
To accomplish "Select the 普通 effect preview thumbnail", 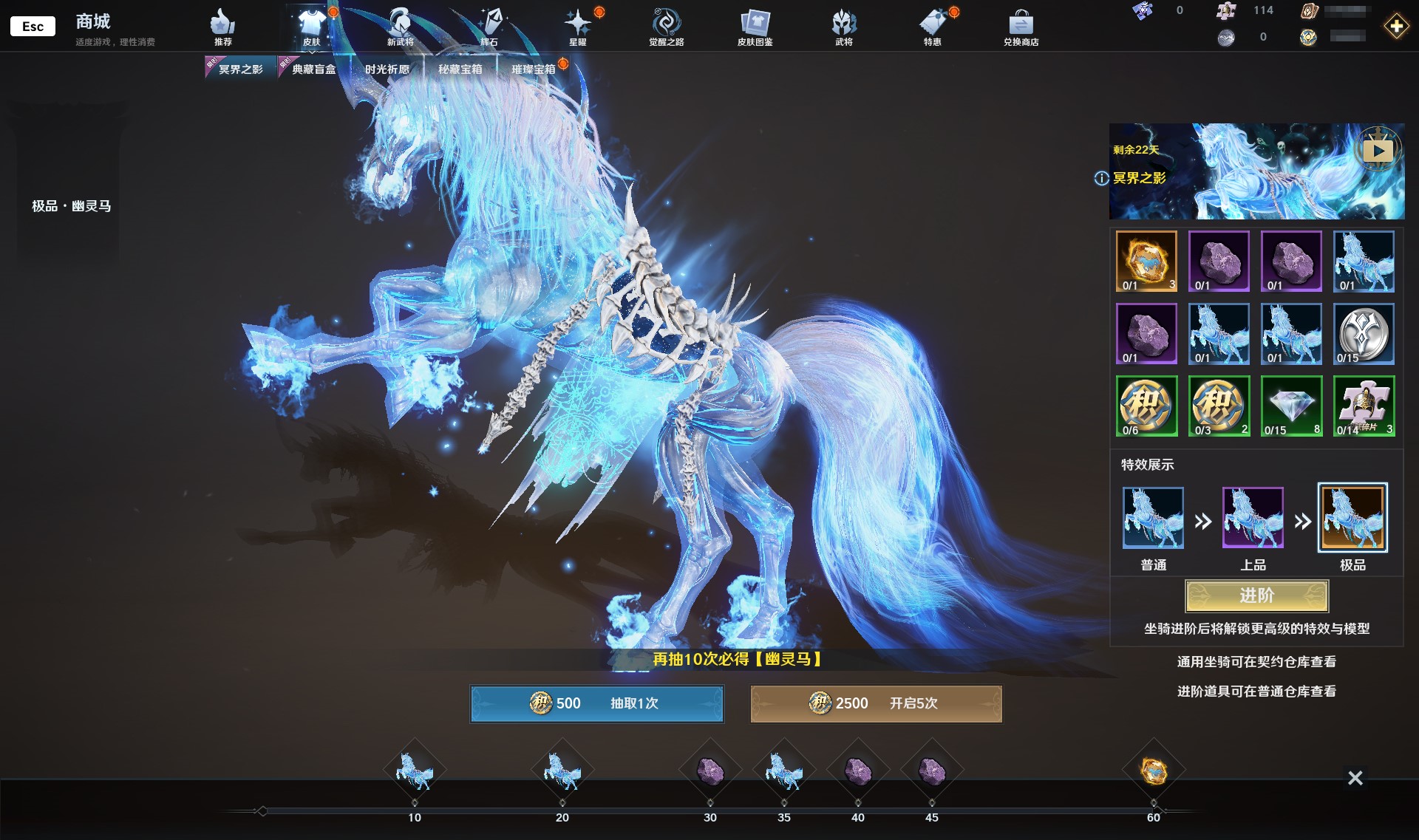I will pyautogui.click(x=1153, y=518).
